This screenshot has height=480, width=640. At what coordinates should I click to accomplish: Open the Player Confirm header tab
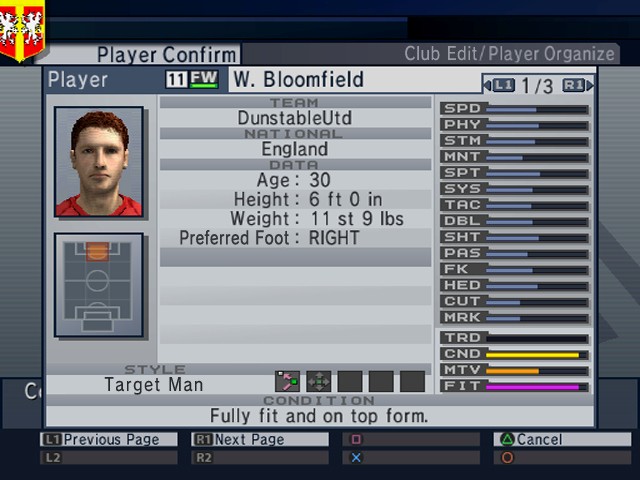[167, 54]
